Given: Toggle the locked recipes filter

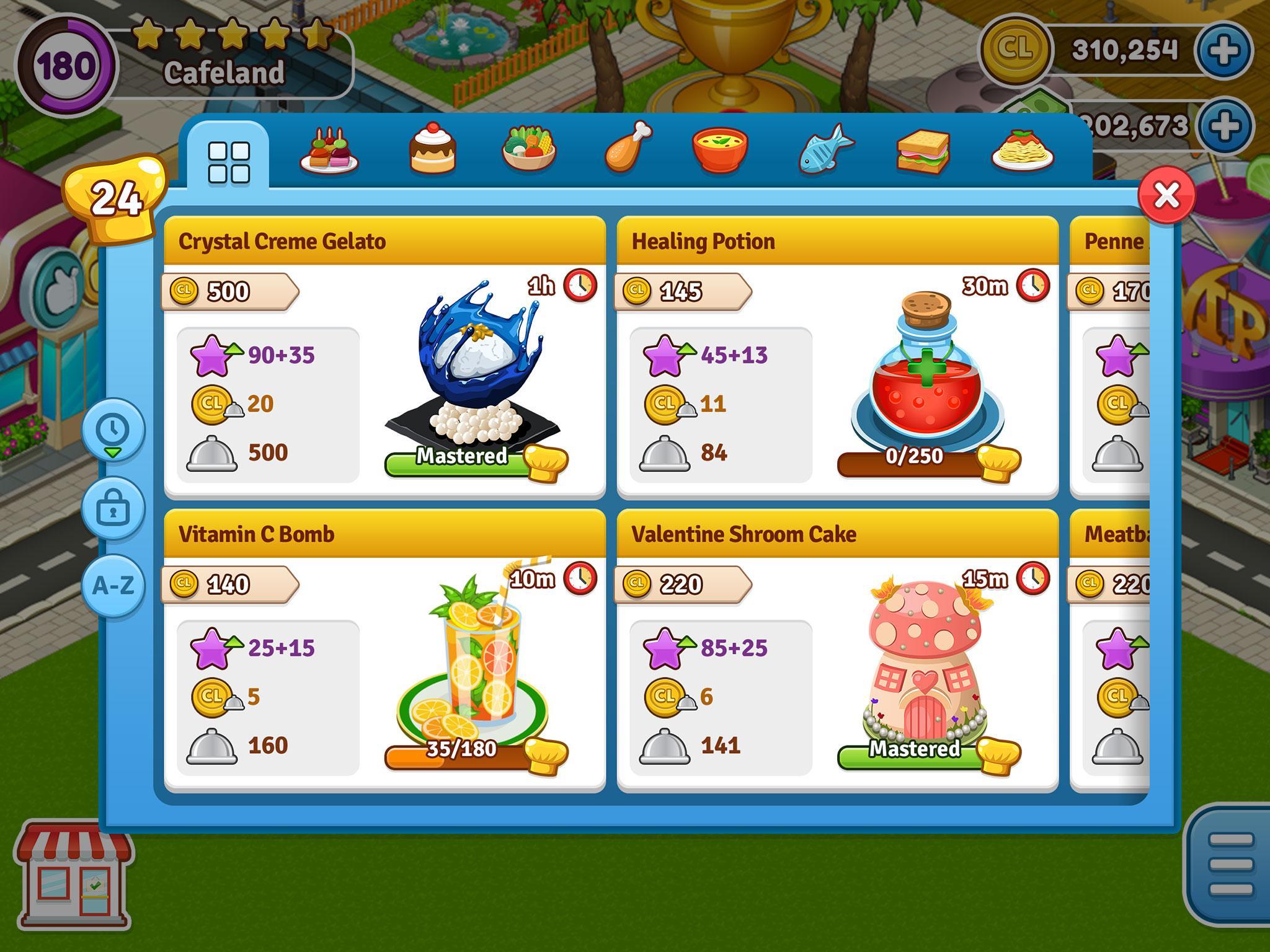Looking at the screenshot, I should point(113,508).
